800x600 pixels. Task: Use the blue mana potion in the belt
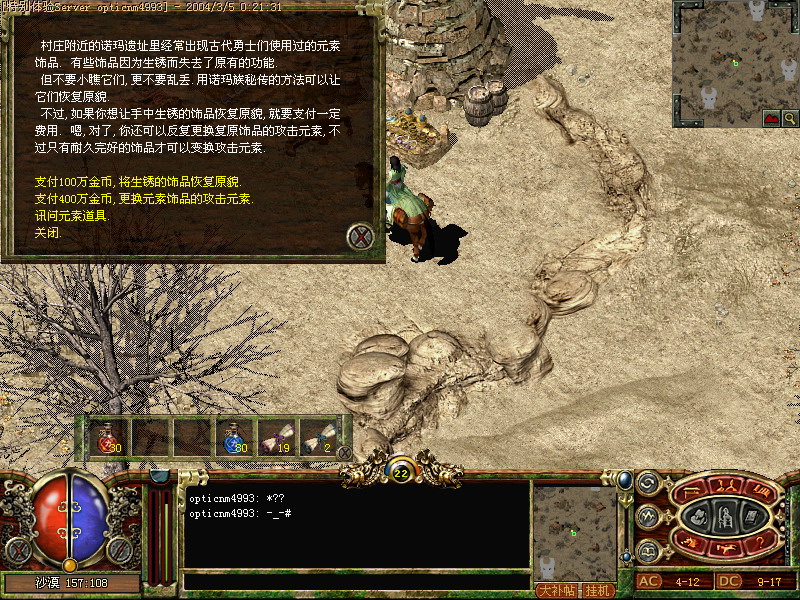236,437
